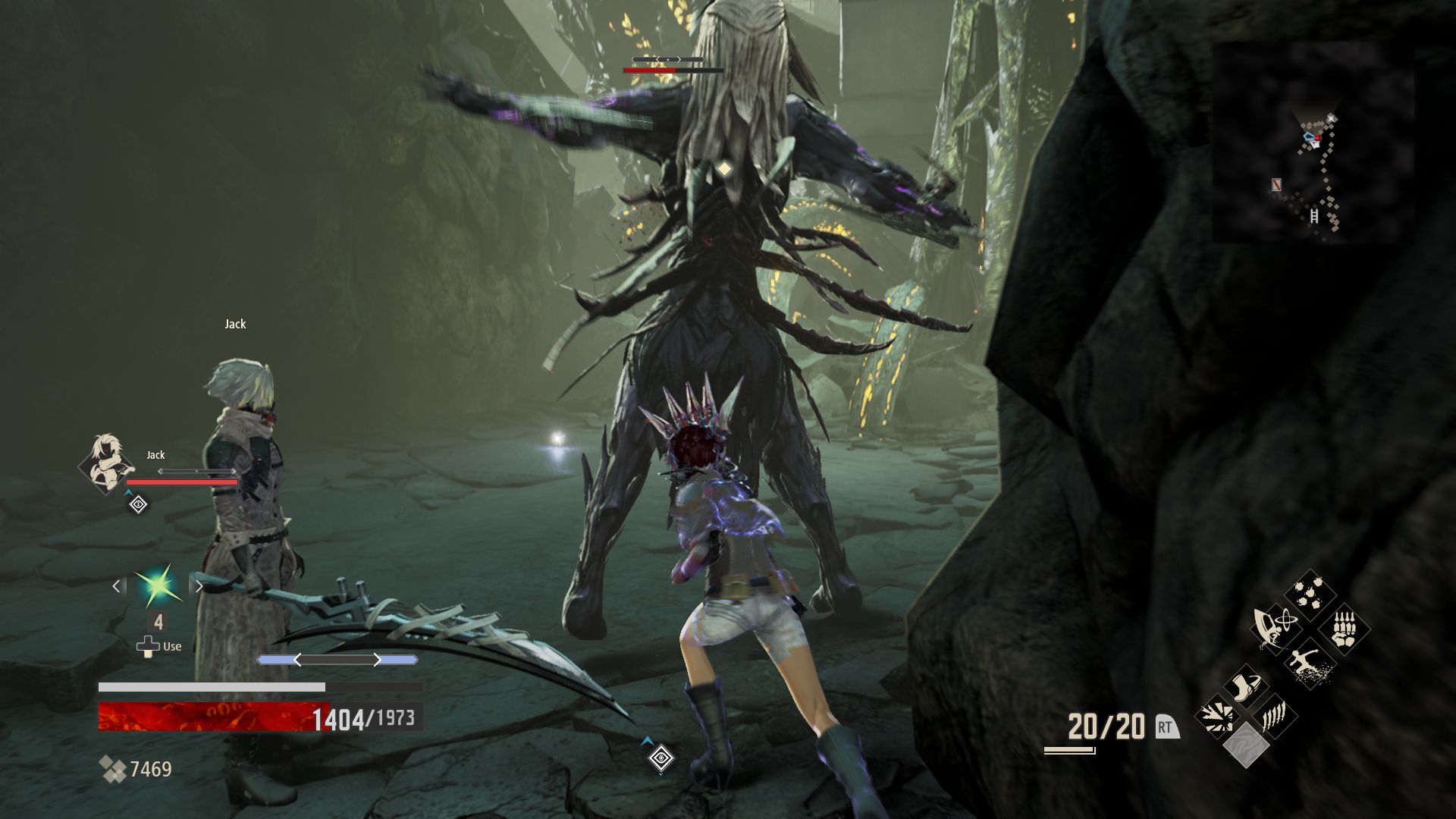Select Jack's companion portrait icon
This screenshot has height=819, width=1456.
pyautogui.click(x=105, y=463)
